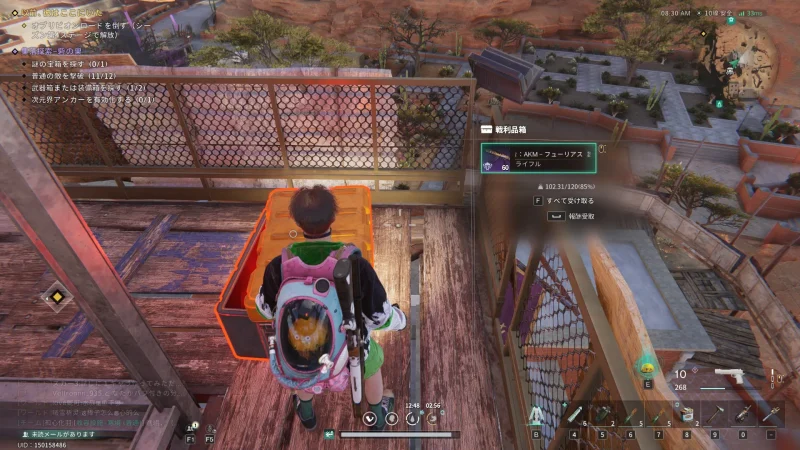Open the backpack icon beside the hotbar
800x450 pixels.
tap(536, 415)
